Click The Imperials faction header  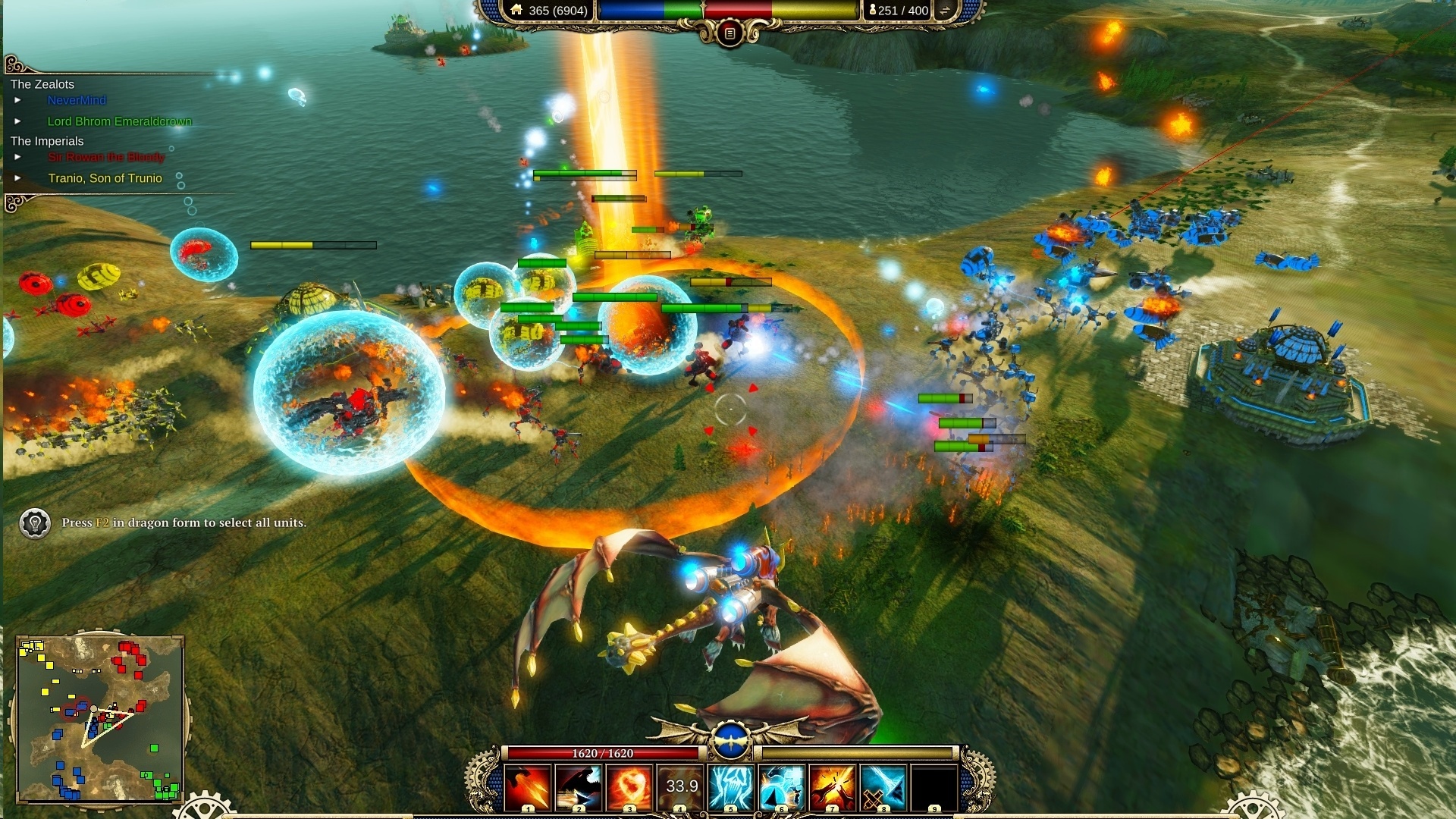point(46,140)
